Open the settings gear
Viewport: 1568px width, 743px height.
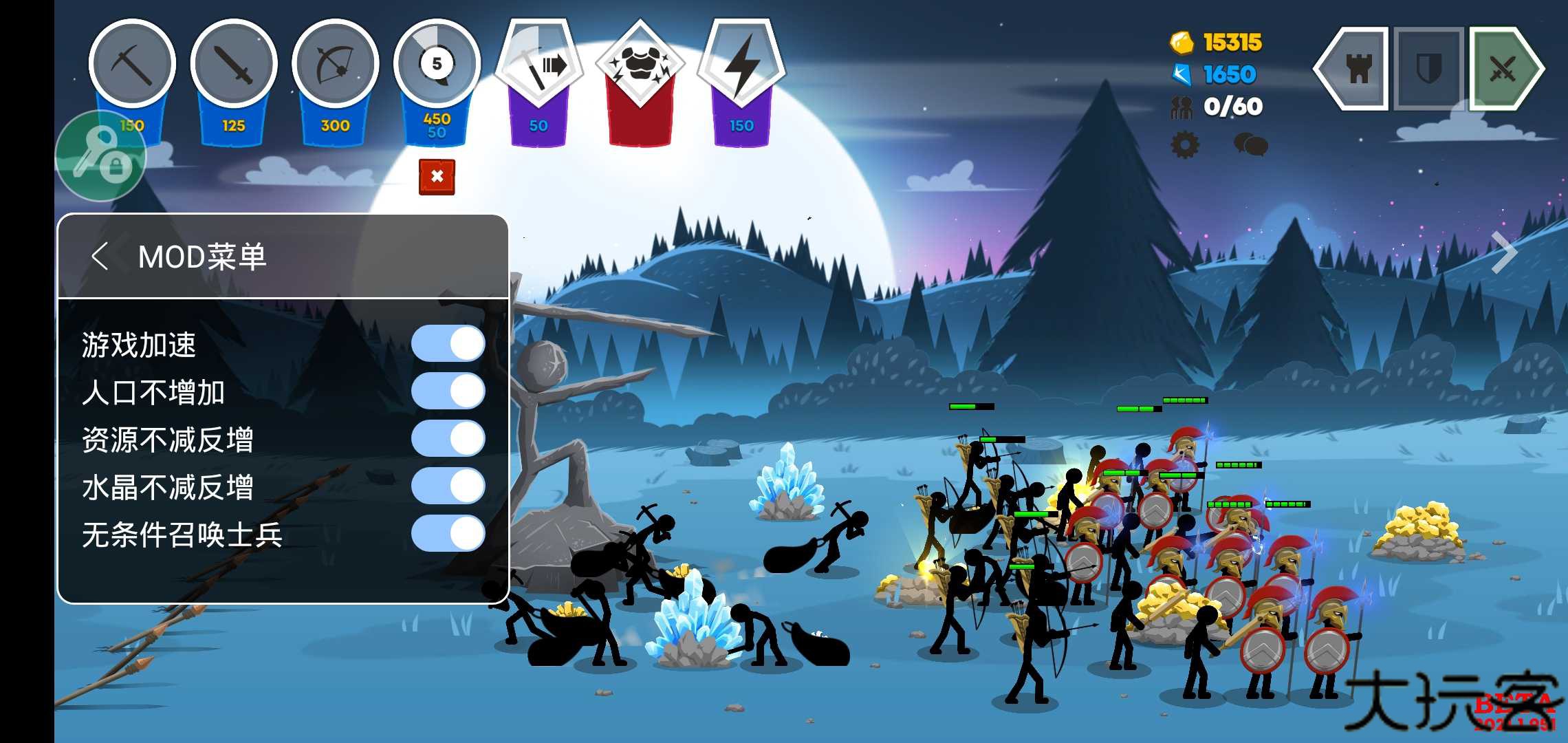(1184, 144)
